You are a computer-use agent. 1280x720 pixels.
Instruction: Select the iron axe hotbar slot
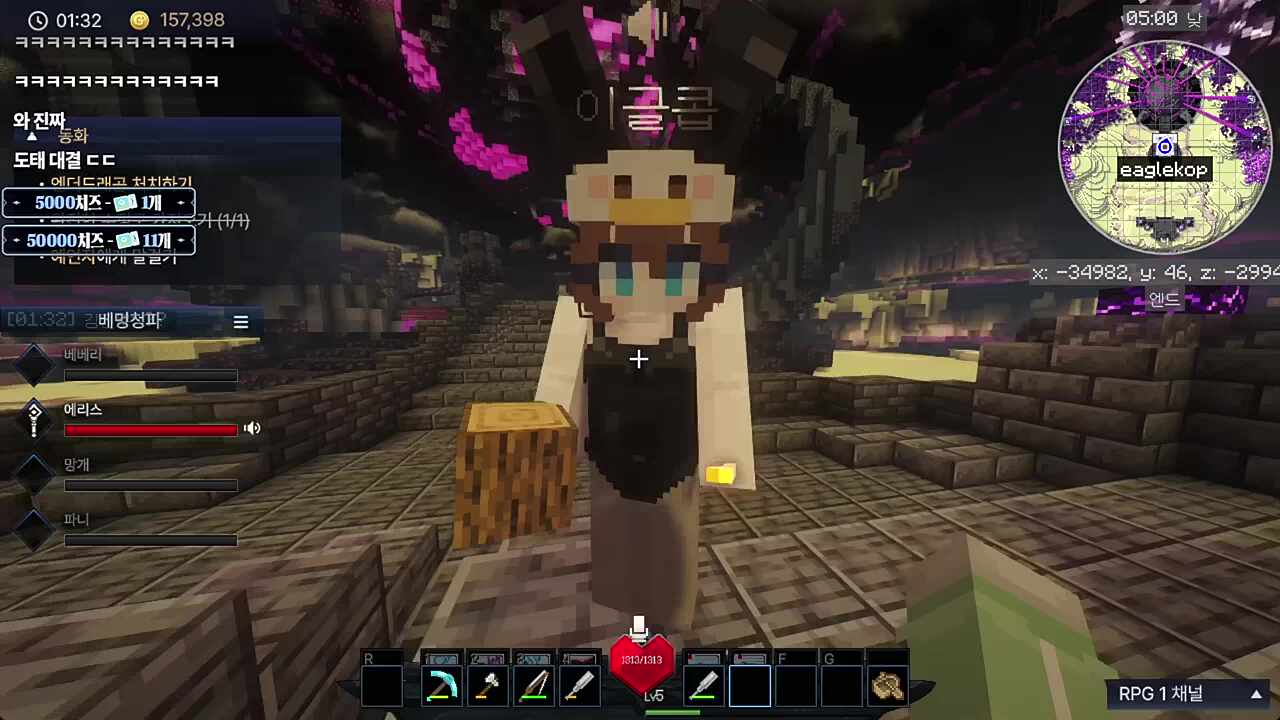[488, 686]
